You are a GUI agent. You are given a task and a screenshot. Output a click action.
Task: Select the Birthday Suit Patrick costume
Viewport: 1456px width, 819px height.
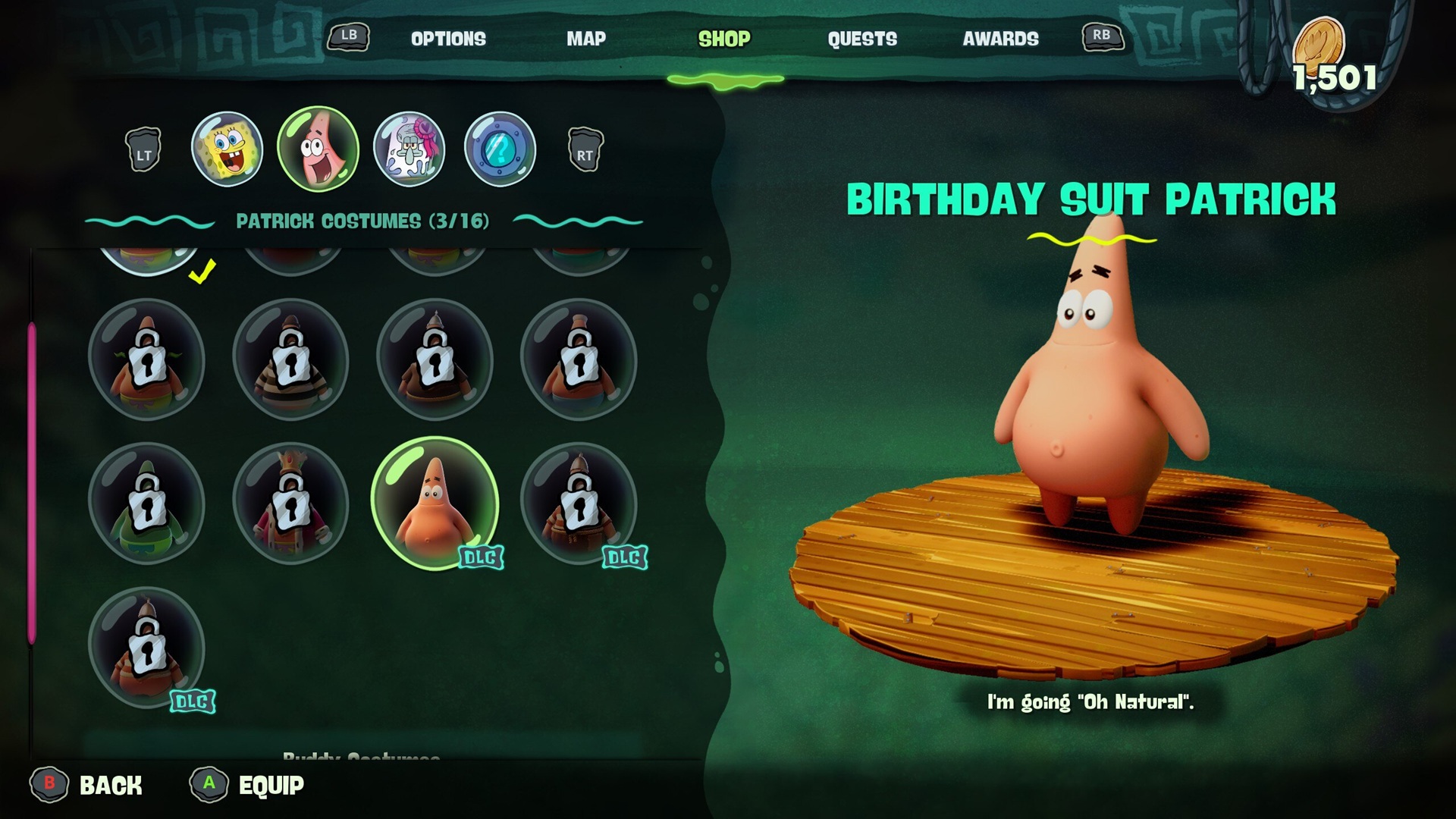tap(435, 503)
